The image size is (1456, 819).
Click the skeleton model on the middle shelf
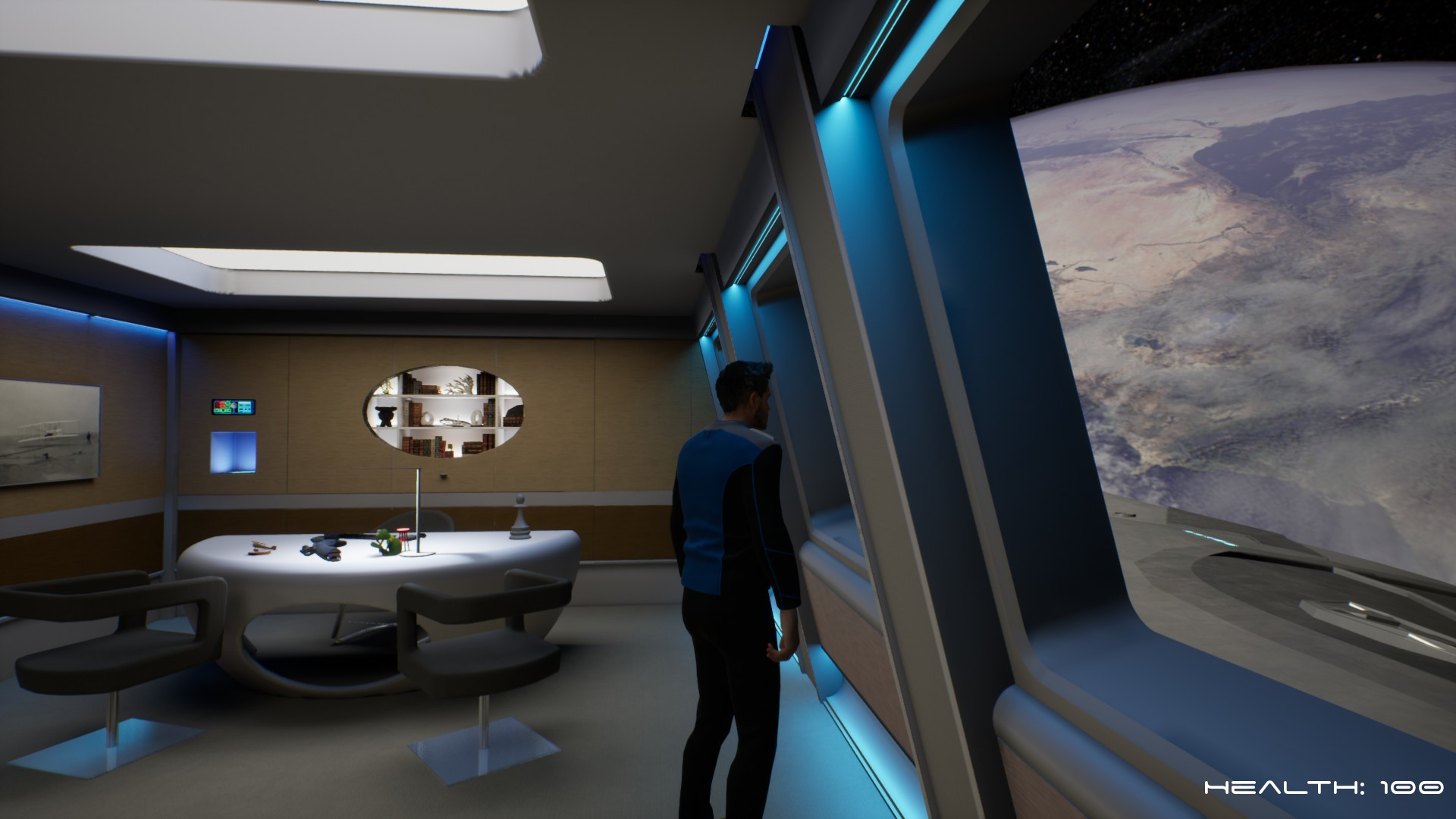point(453,421)
